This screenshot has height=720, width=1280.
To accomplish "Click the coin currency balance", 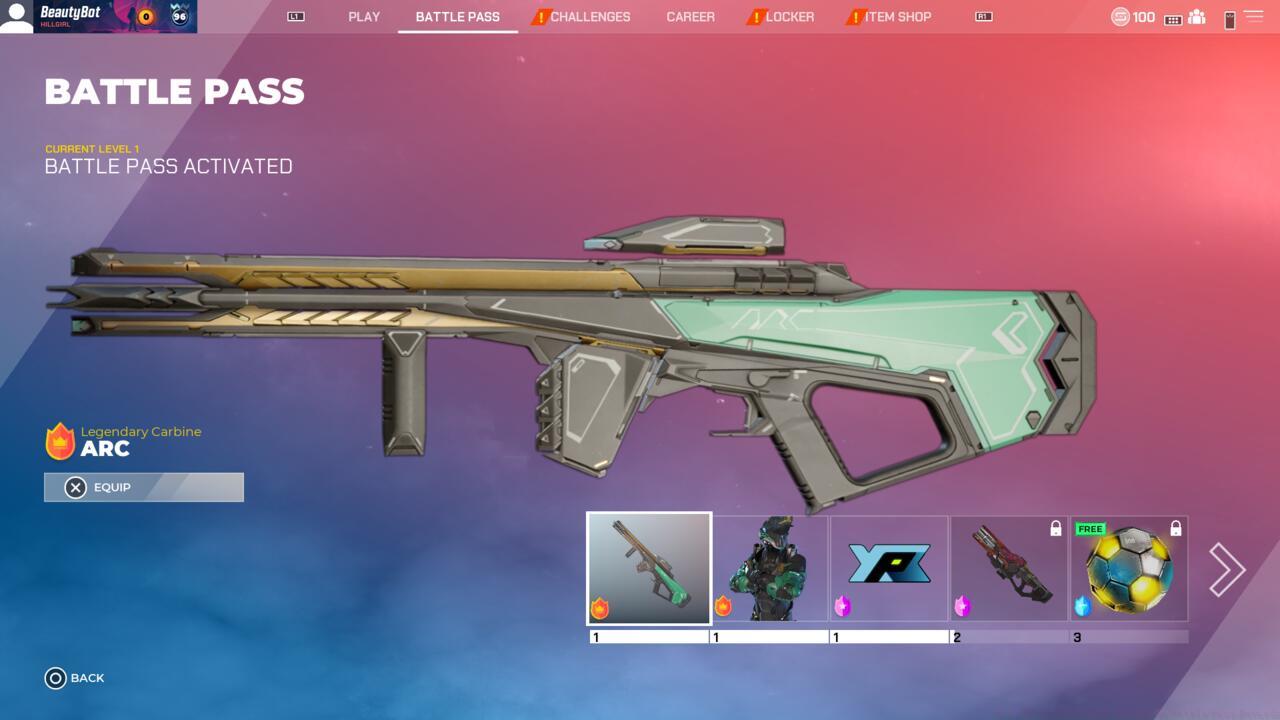I will 1133,17.
